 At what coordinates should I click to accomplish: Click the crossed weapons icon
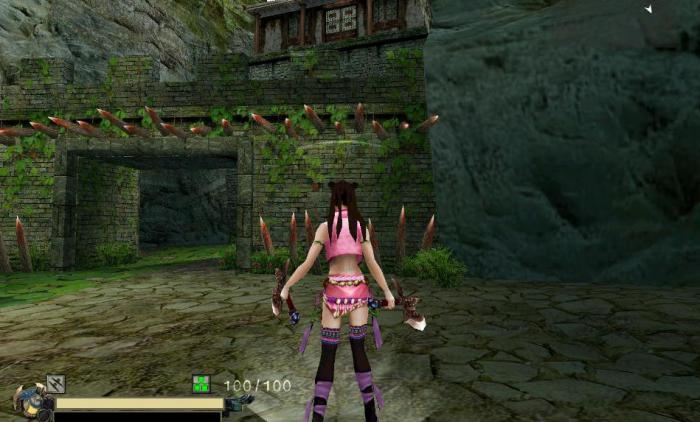pos(56,383)
